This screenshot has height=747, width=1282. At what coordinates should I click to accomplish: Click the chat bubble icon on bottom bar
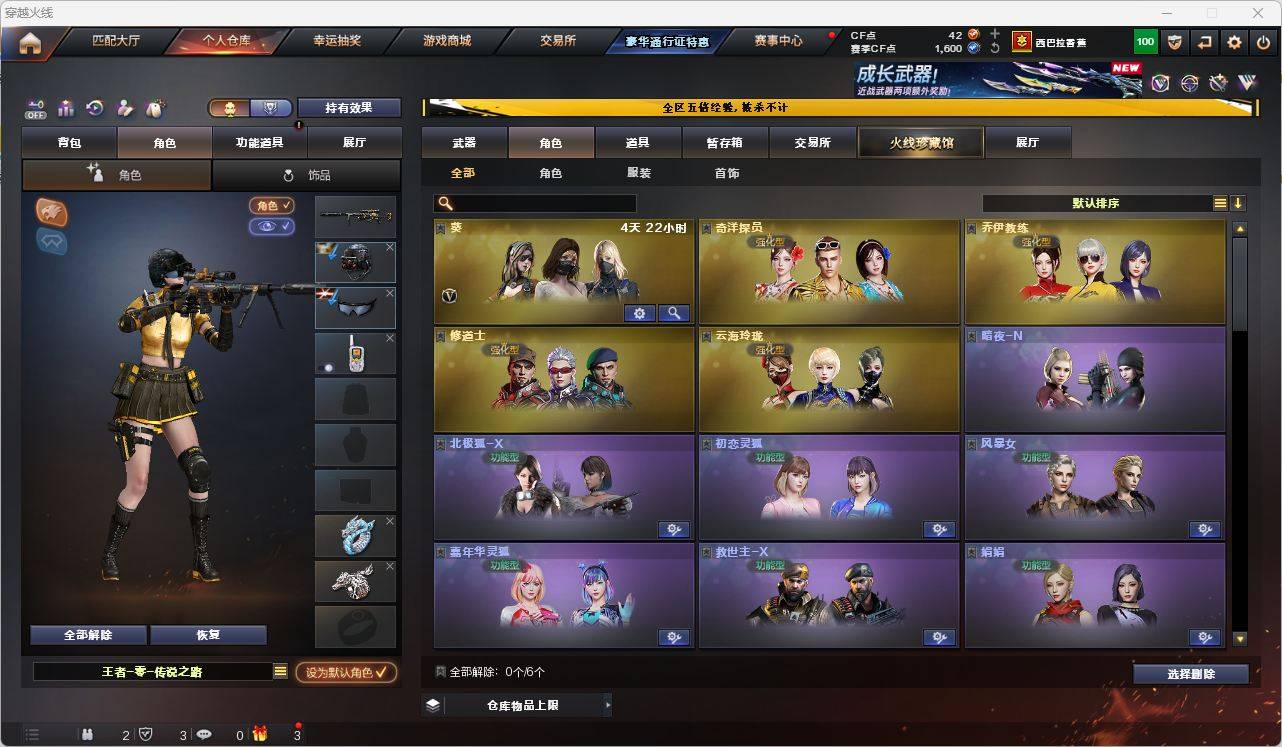tap(204, 734)
